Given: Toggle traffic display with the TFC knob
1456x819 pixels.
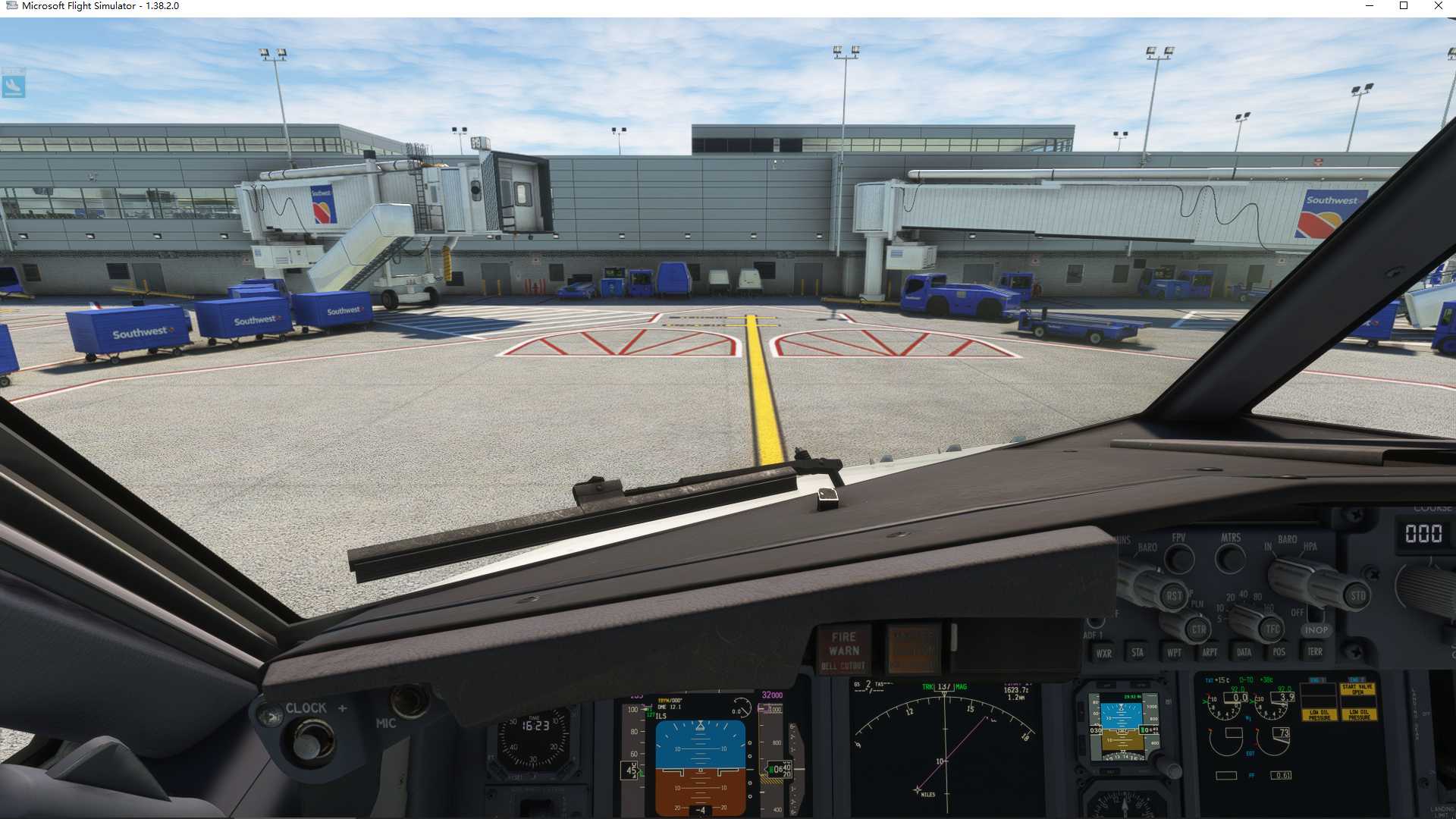Looking at the screenshot, I should pos(1271,629).
